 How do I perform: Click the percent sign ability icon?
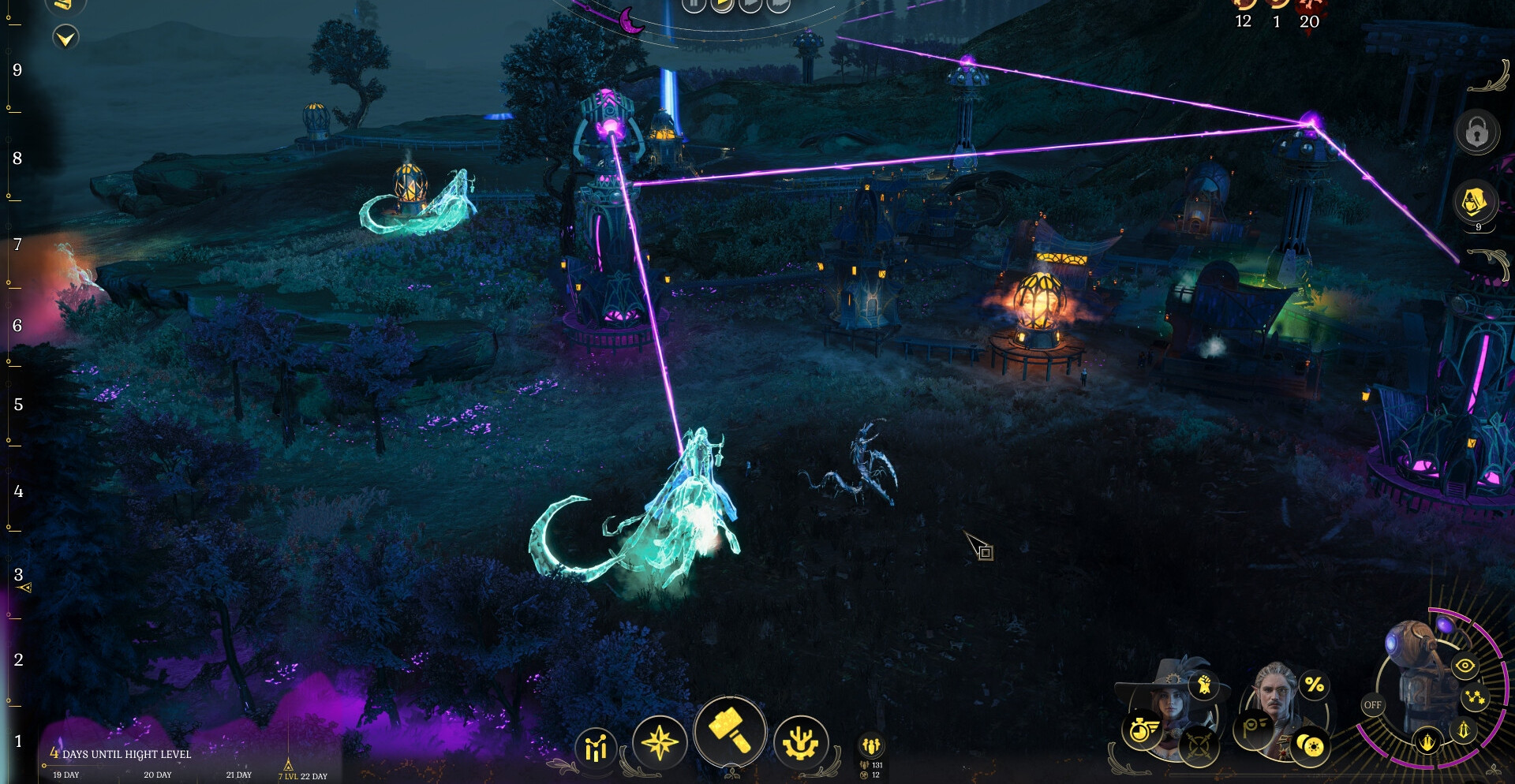tap(1314, 685)
